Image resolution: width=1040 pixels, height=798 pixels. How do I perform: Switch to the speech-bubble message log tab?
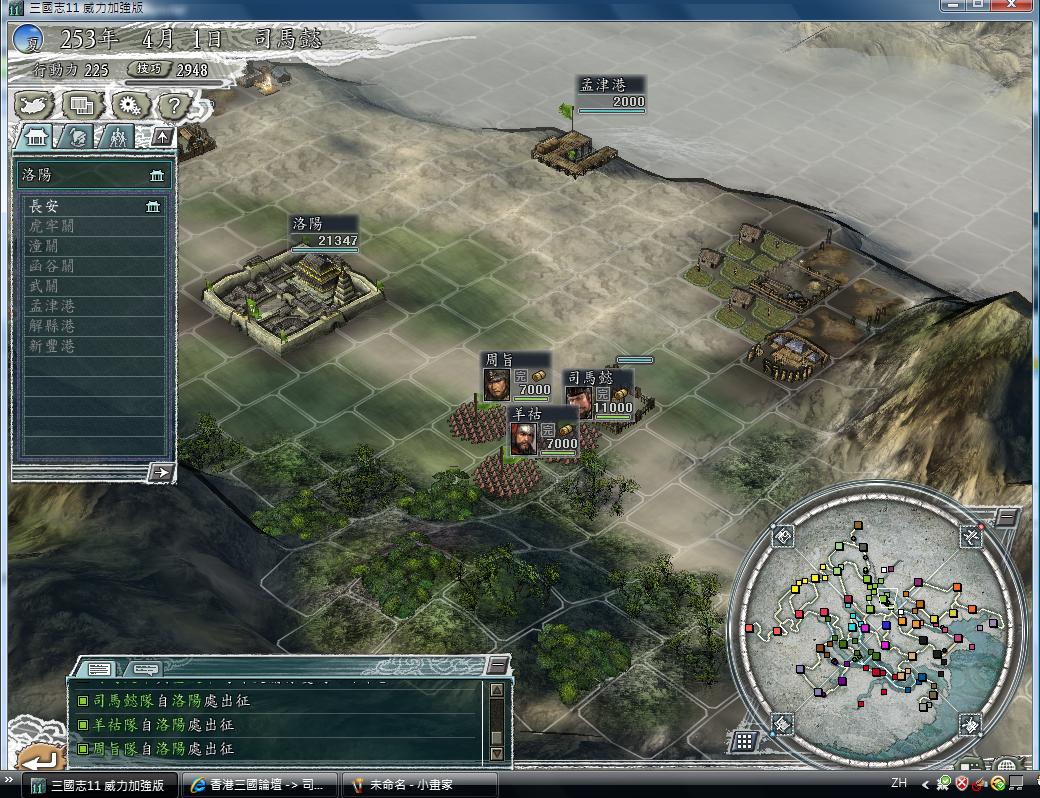(146, 668)
